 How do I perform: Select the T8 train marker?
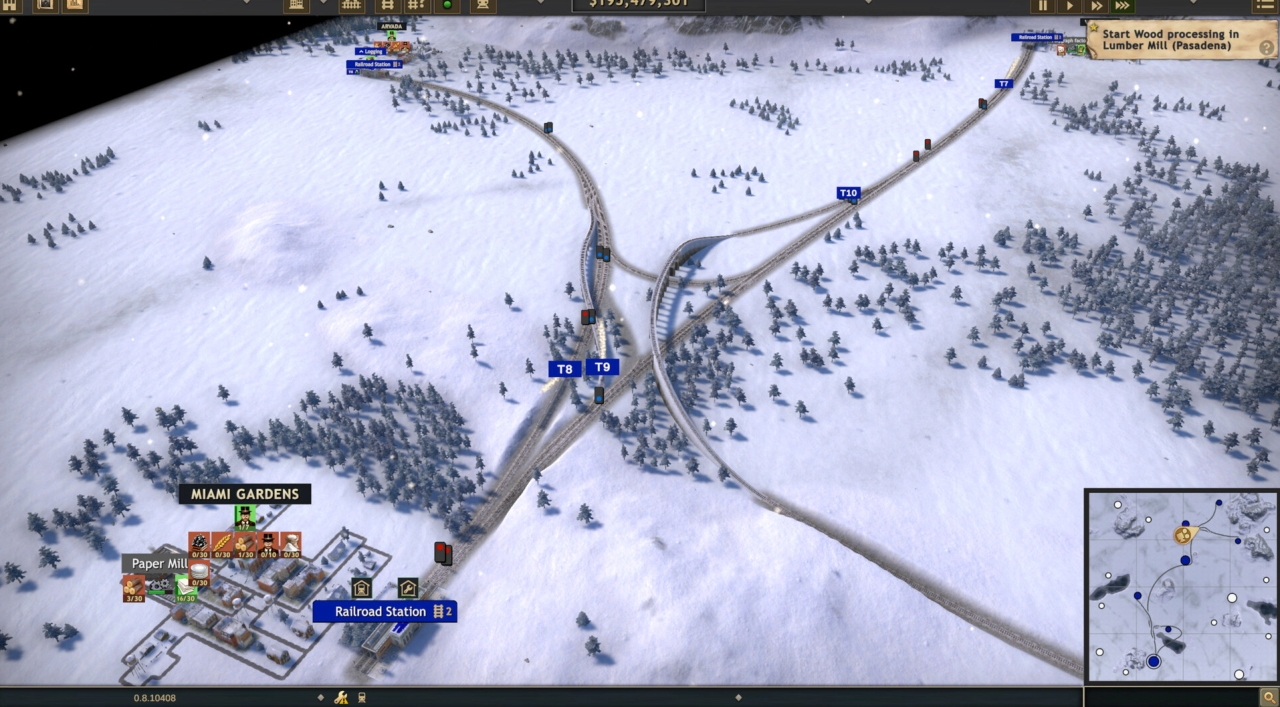(564, 369)
